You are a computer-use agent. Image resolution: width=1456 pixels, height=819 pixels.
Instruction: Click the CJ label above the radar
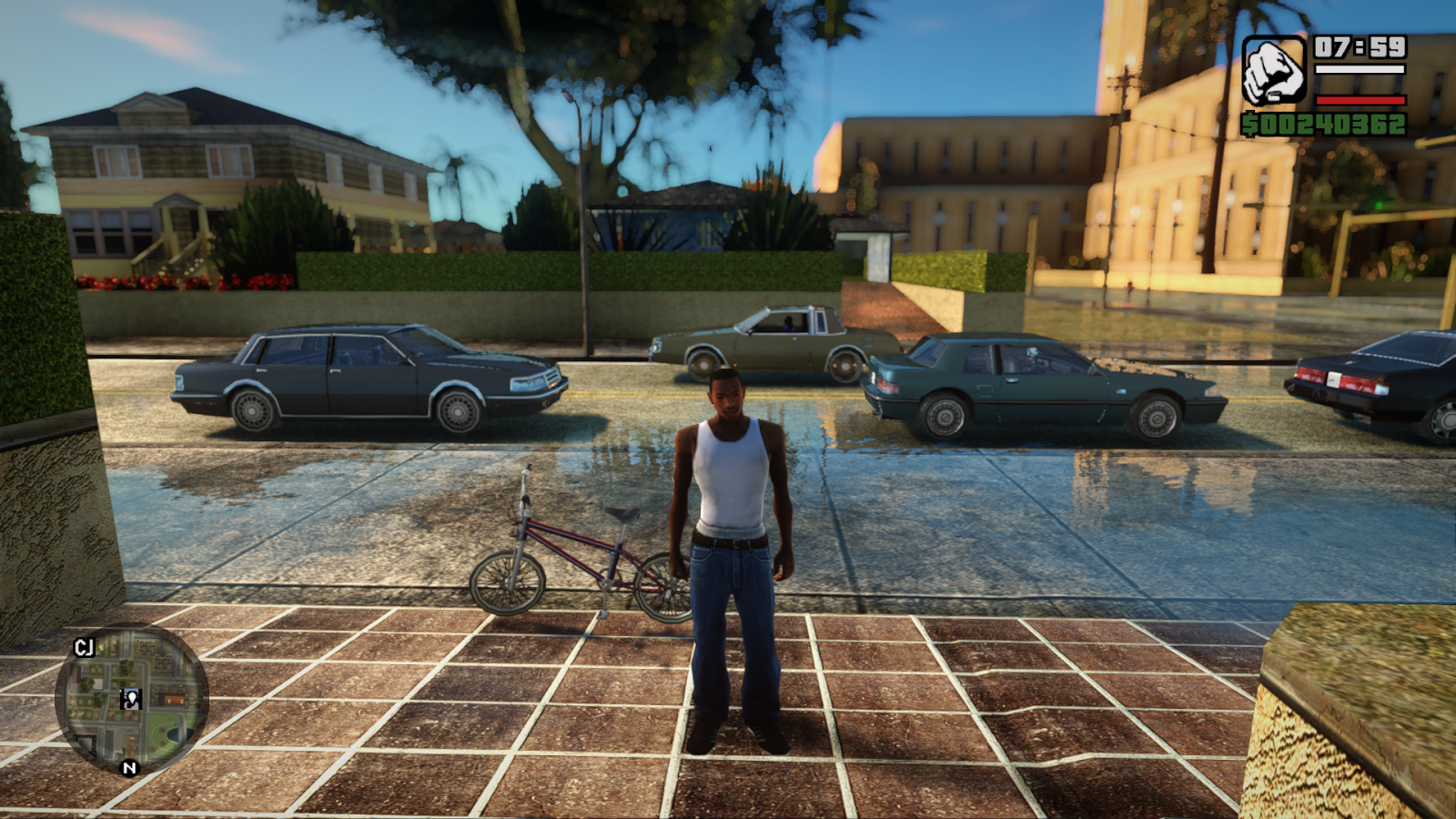85,647
